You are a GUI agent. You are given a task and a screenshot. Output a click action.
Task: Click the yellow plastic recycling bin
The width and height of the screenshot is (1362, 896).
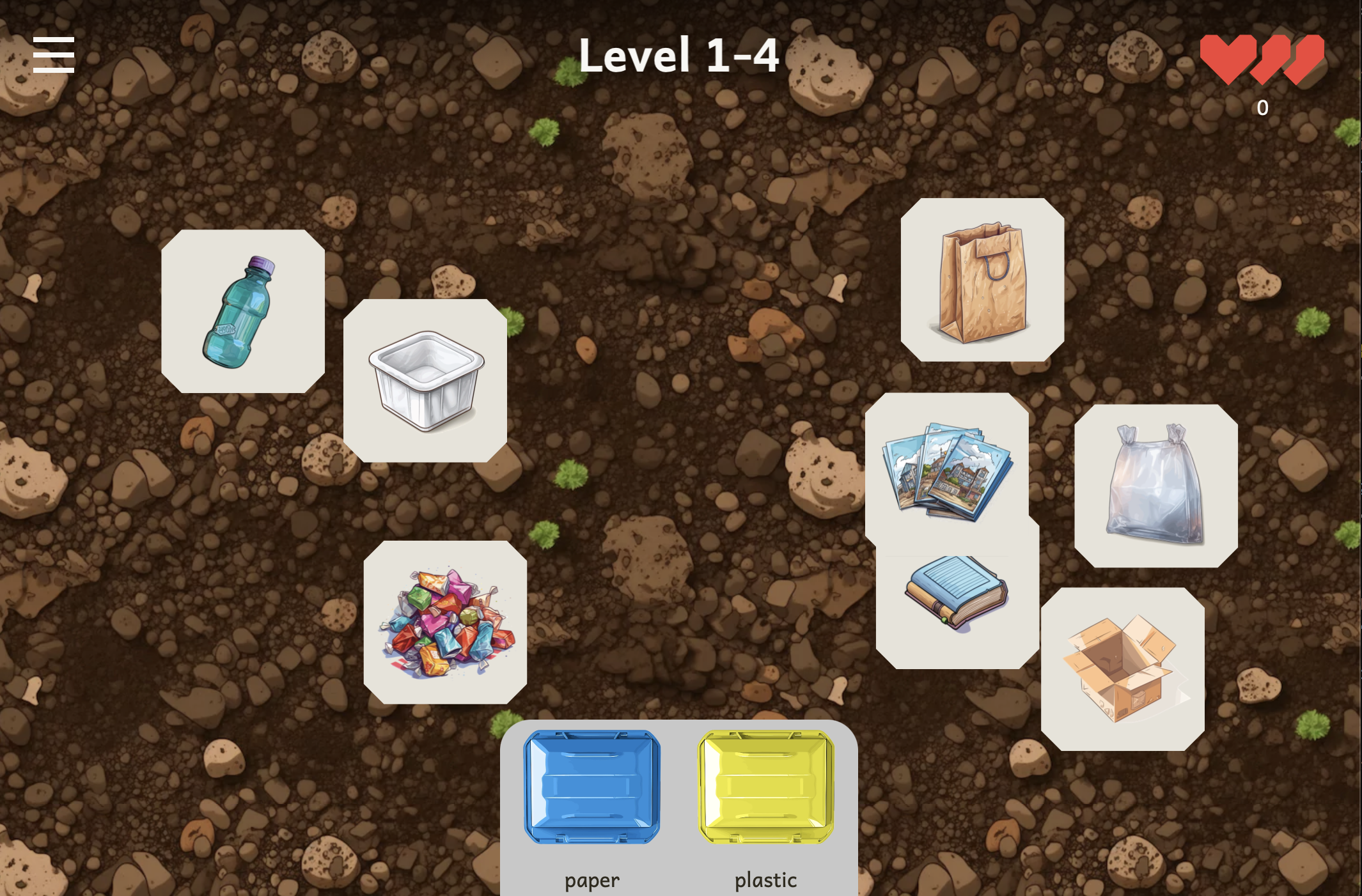765,787
